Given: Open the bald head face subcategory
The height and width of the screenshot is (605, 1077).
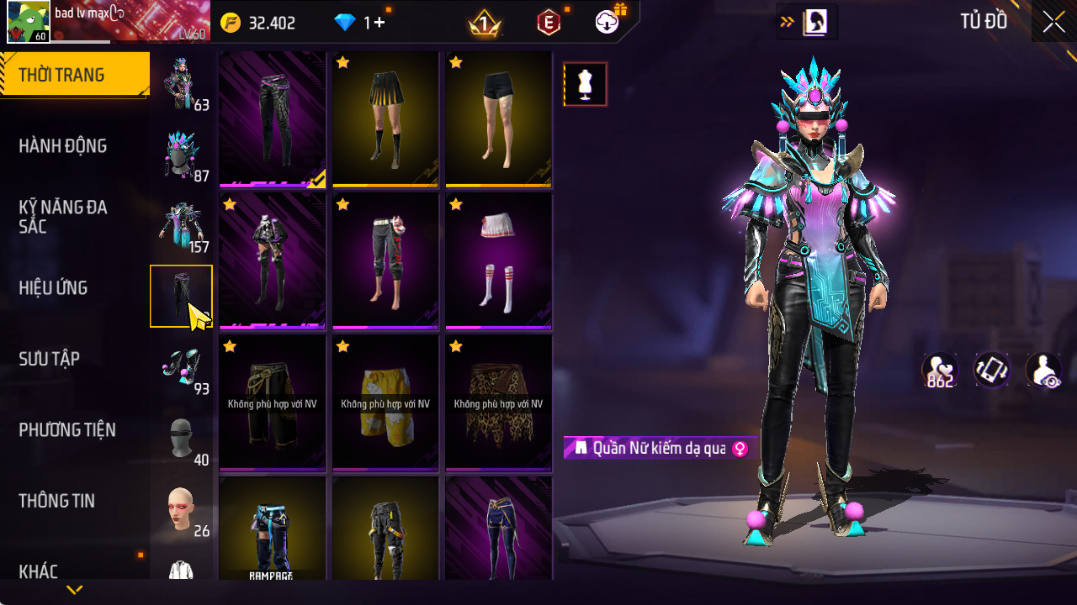Looking at the screenshot, I should pos(181,509).
